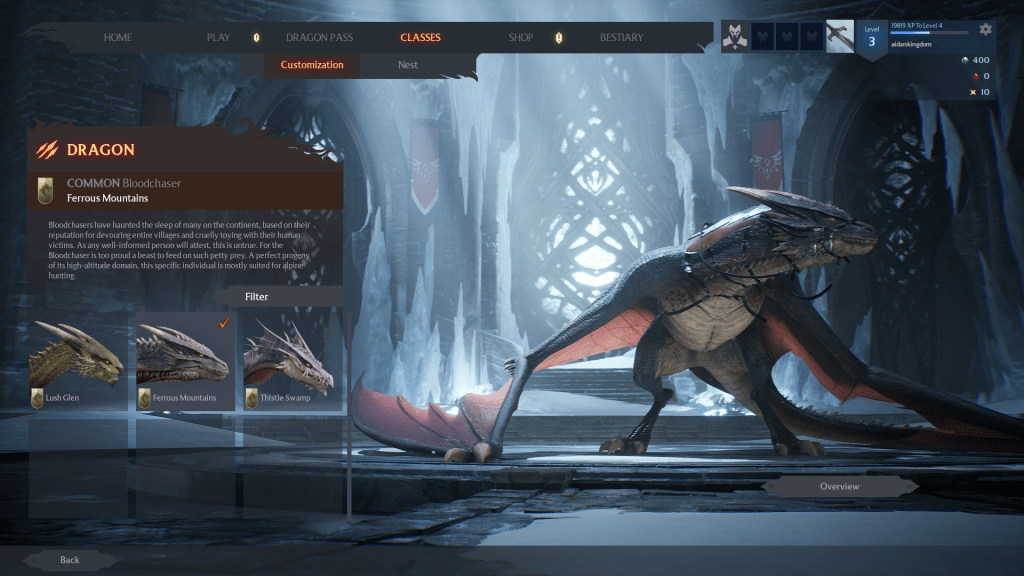Click the player avatar portrait
Viewport: 1024px width, 576px height.
[734, 36]
